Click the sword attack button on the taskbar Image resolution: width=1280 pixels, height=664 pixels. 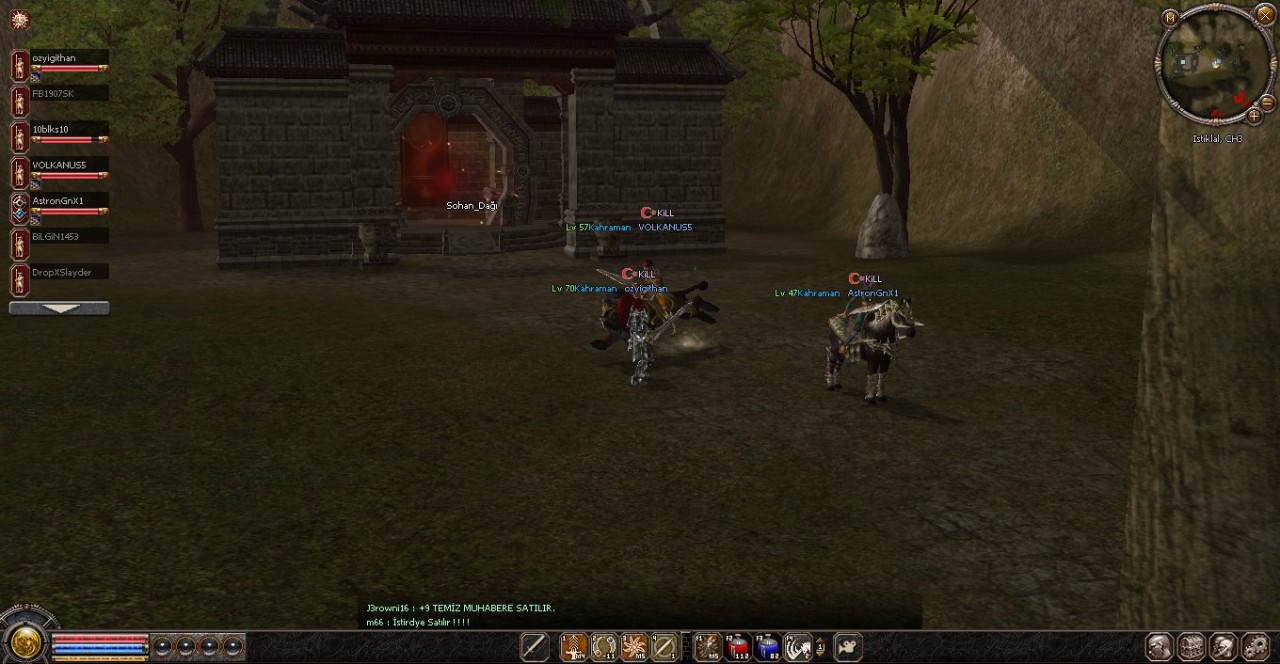point(534,647)
